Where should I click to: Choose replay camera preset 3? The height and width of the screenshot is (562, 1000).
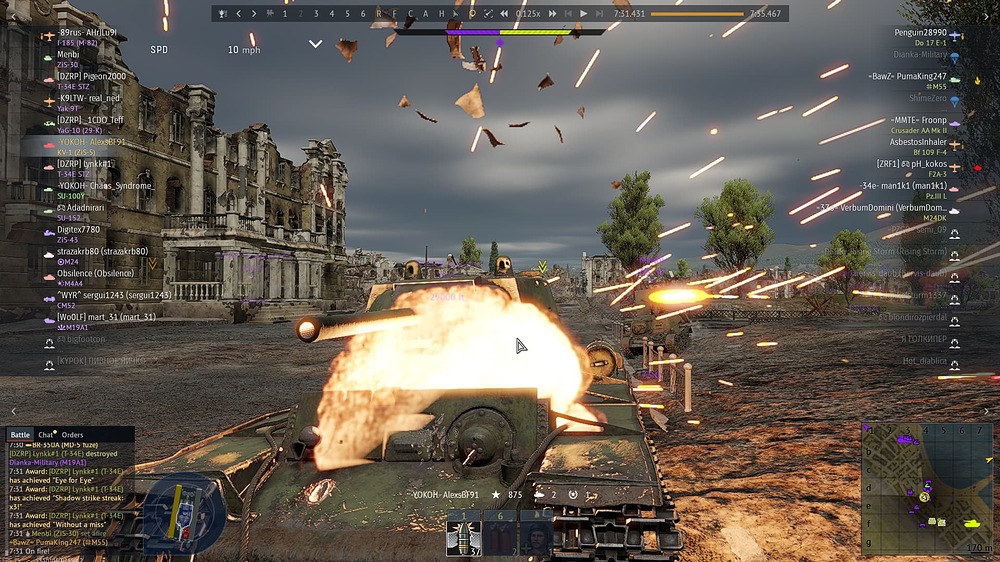pos(316,14)
